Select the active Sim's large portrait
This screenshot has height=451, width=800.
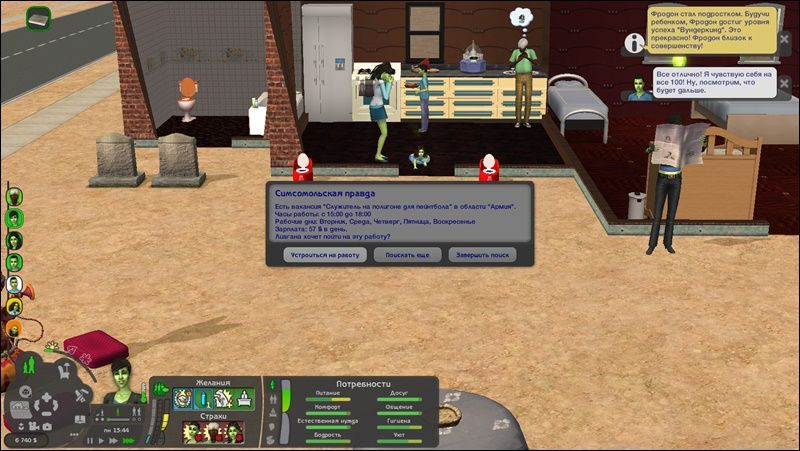tap(123, 381)
